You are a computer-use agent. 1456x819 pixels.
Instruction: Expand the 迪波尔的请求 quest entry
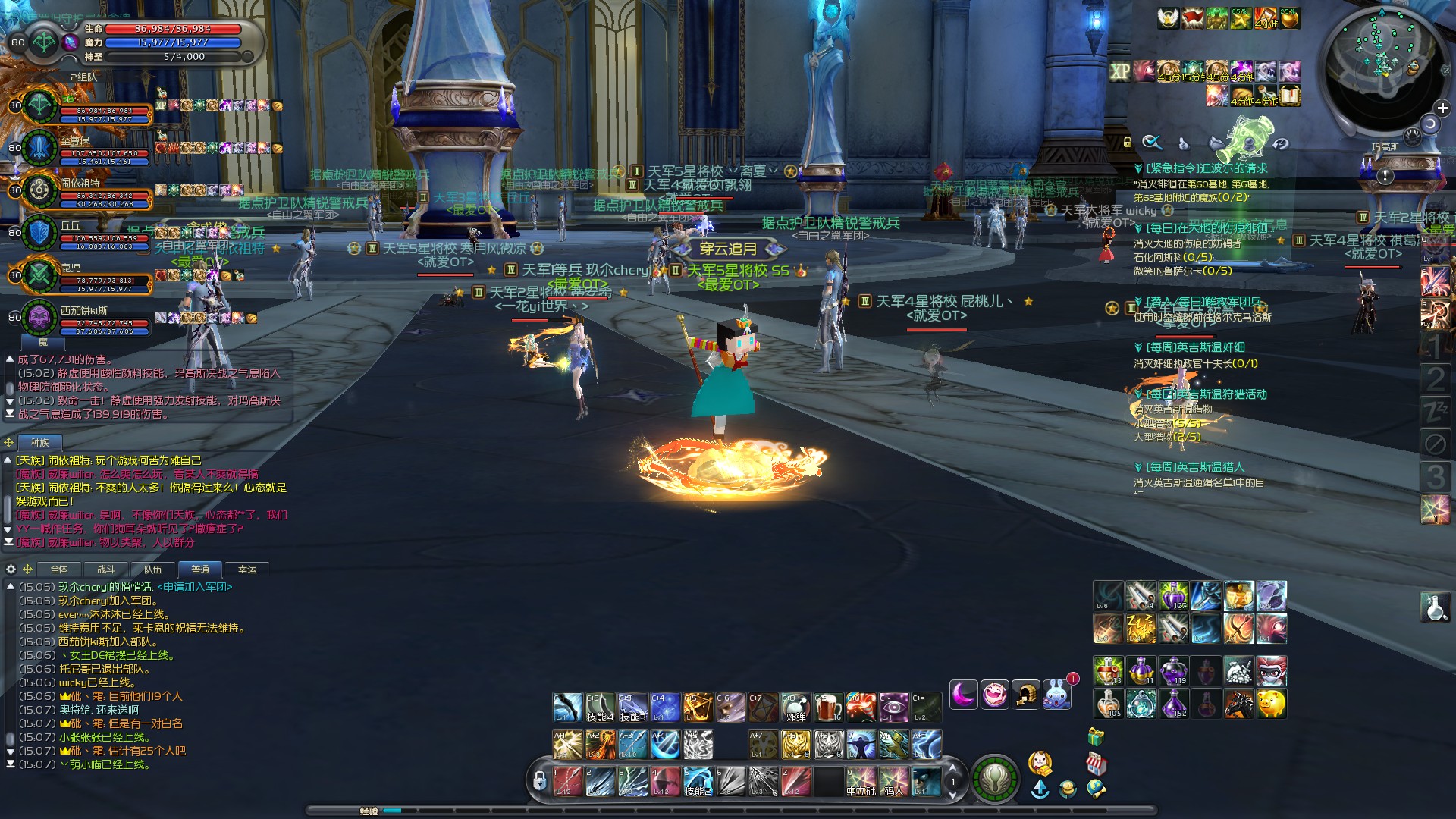(x=1206, y=168)
